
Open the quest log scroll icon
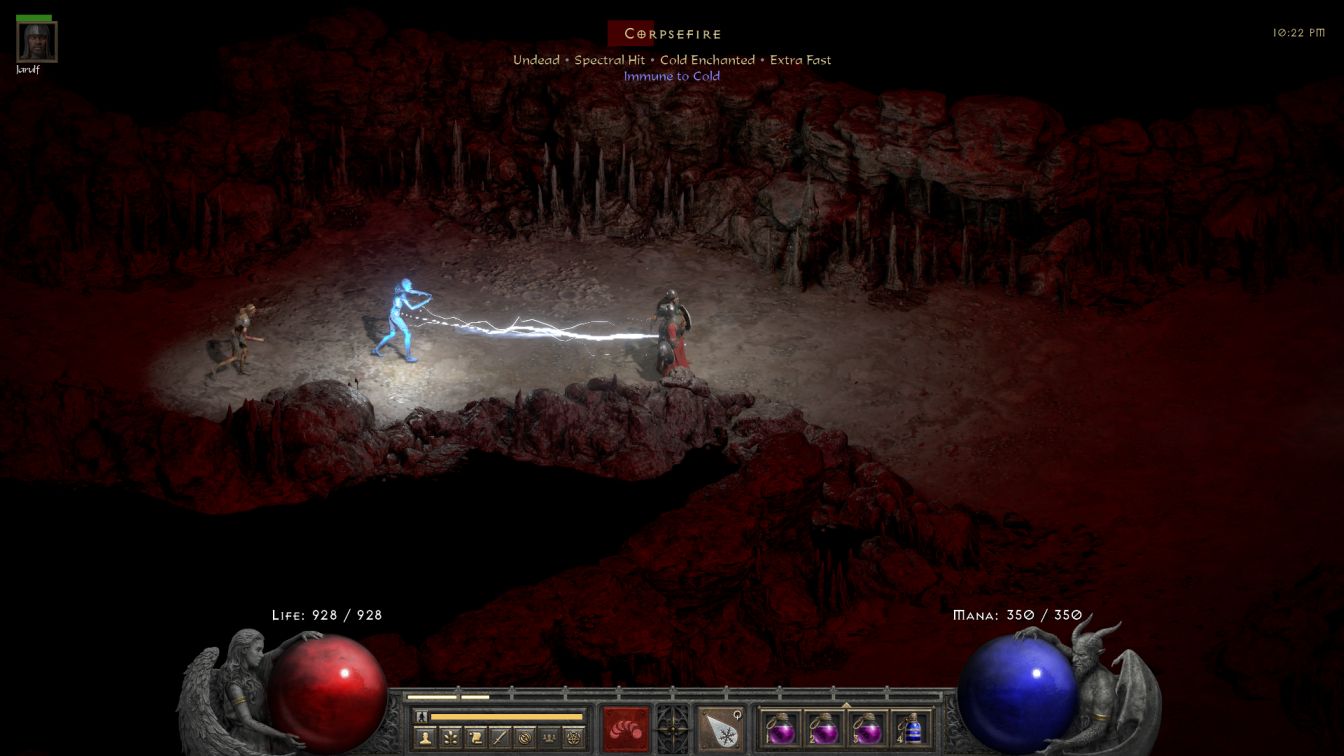pyautogui.click(x=475, y=738)
